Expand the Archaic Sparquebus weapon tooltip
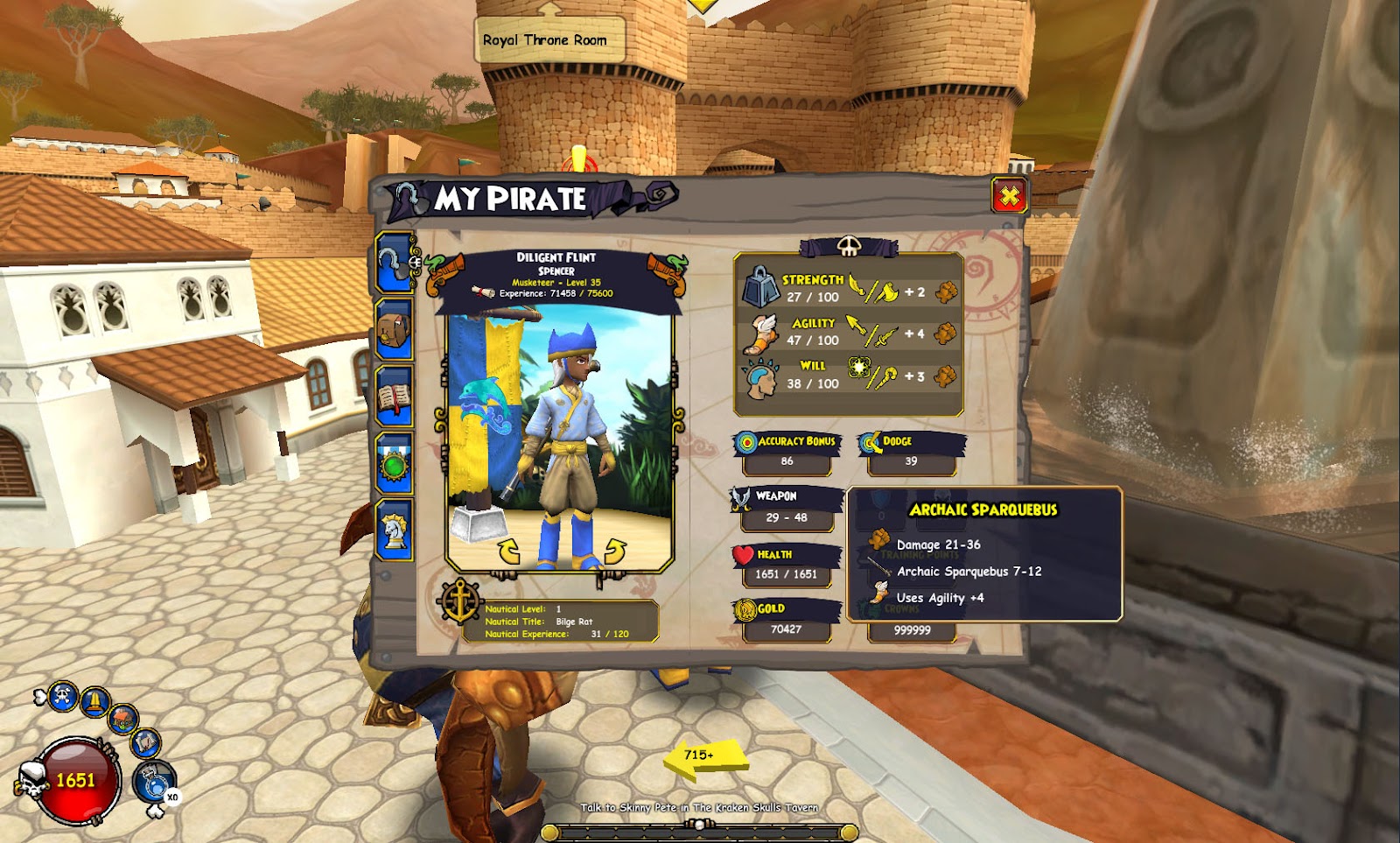Screen dimensions: 1400x843 (x=984, y=509)
